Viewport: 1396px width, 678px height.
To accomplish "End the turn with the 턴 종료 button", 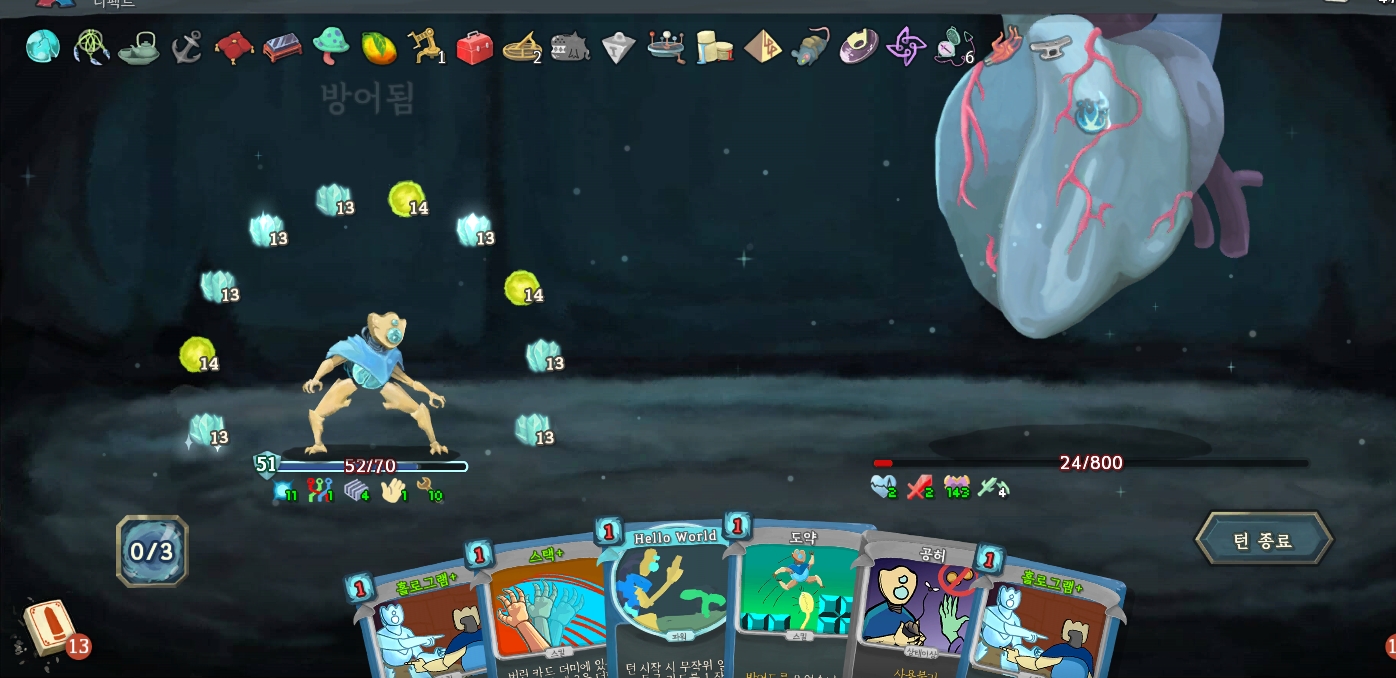I will click(1263, 541).
